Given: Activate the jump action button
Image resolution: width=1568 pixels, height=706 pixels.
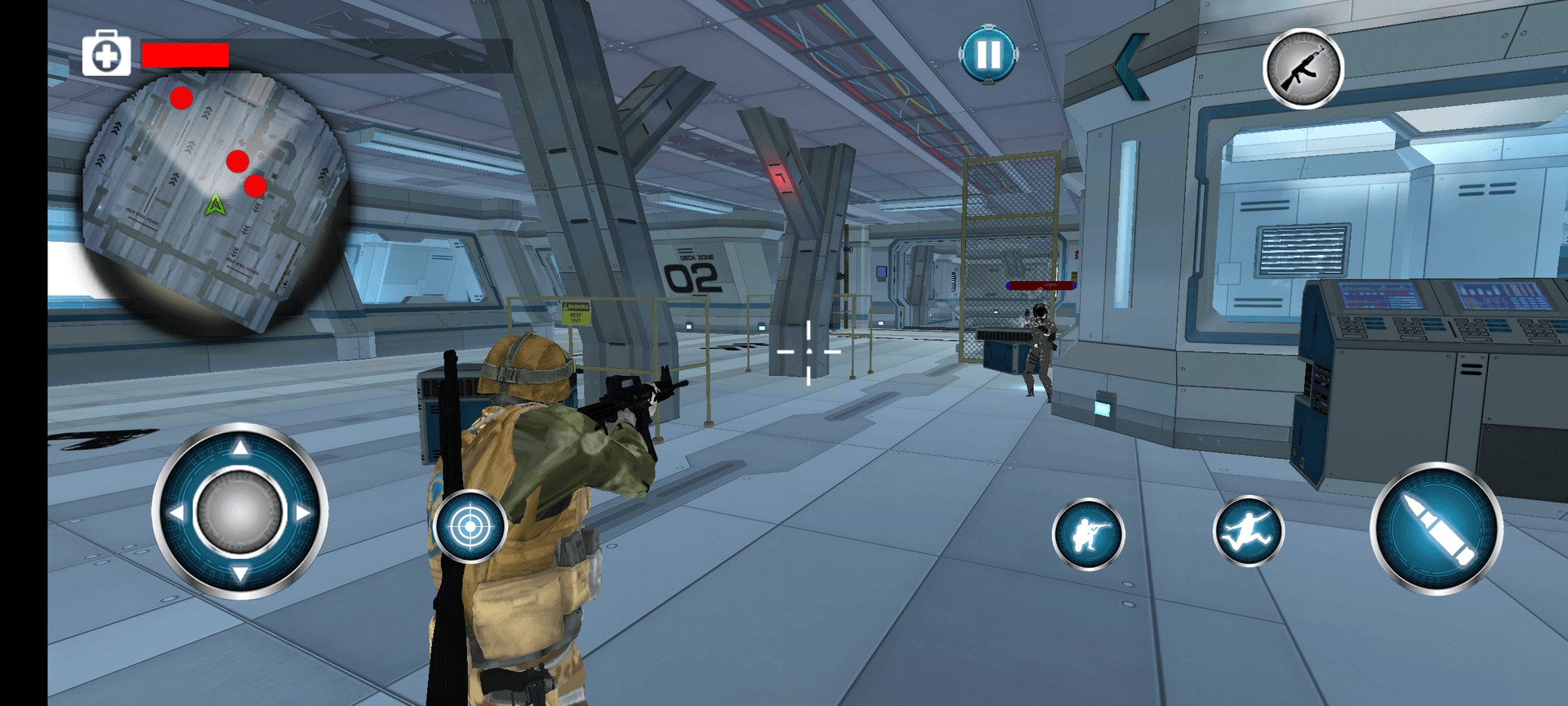Looking at the screenshot, I should tap(1248, 531).
